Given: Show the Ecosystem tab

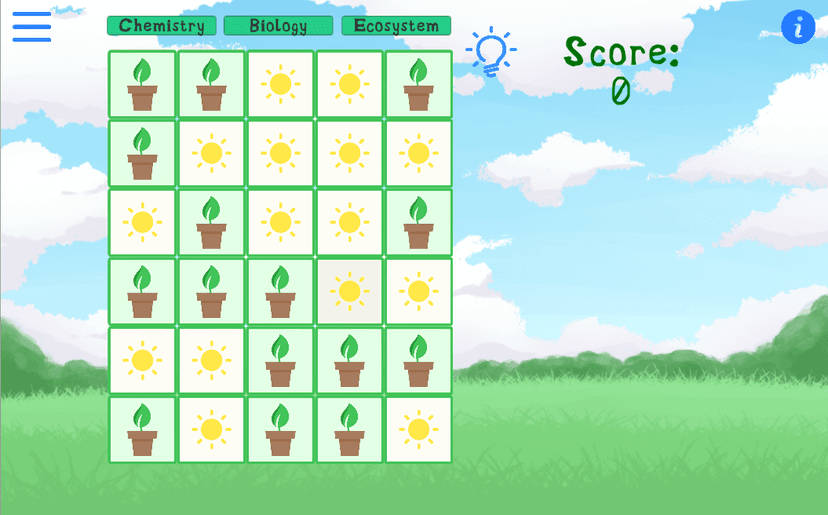Looking at the screenshot, I should pyautogui.click(x=396, y=26).
